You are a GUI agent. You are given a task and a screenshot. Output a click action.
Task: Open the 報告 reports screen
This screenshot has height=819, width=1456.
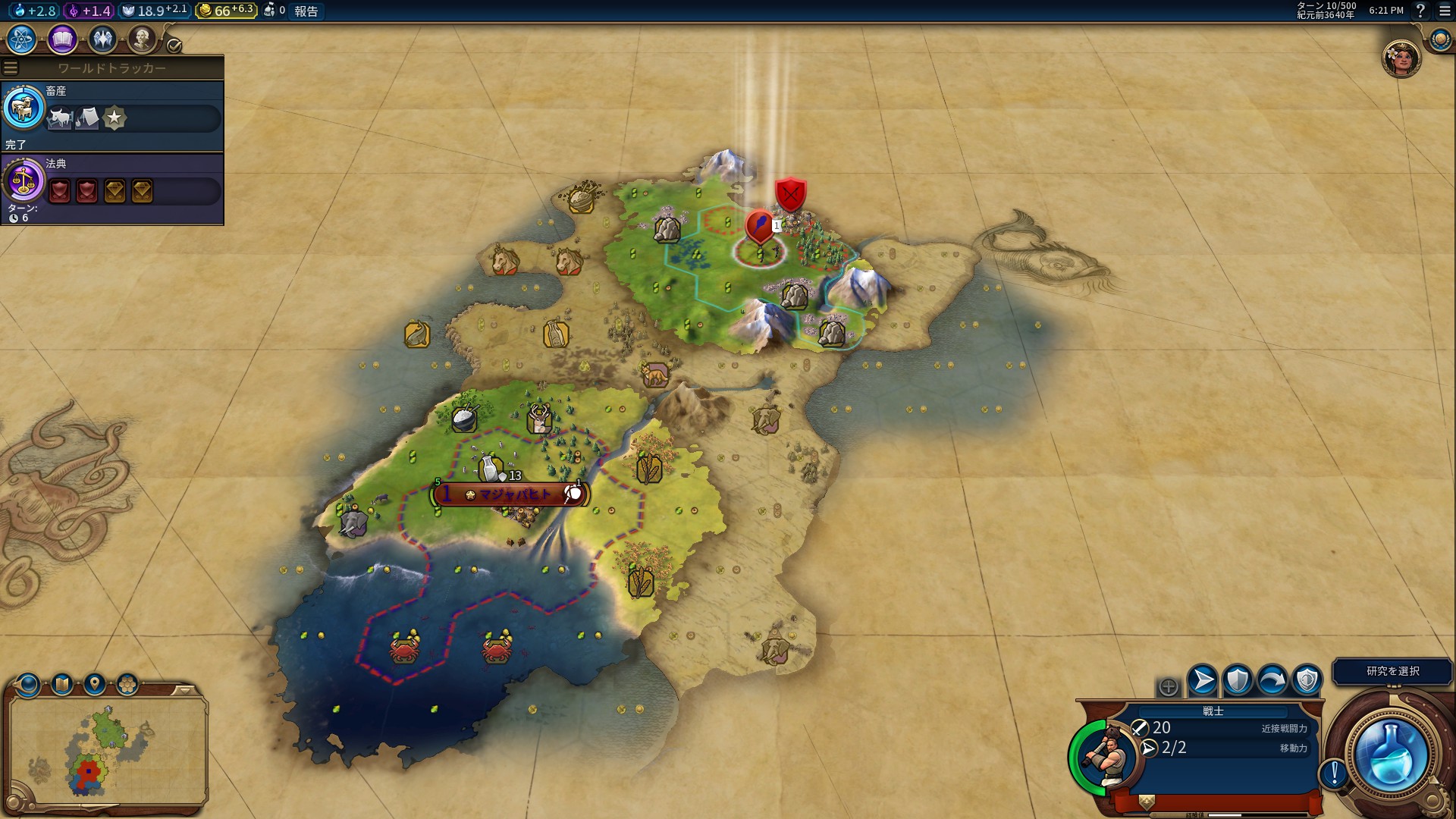point(306,11)
